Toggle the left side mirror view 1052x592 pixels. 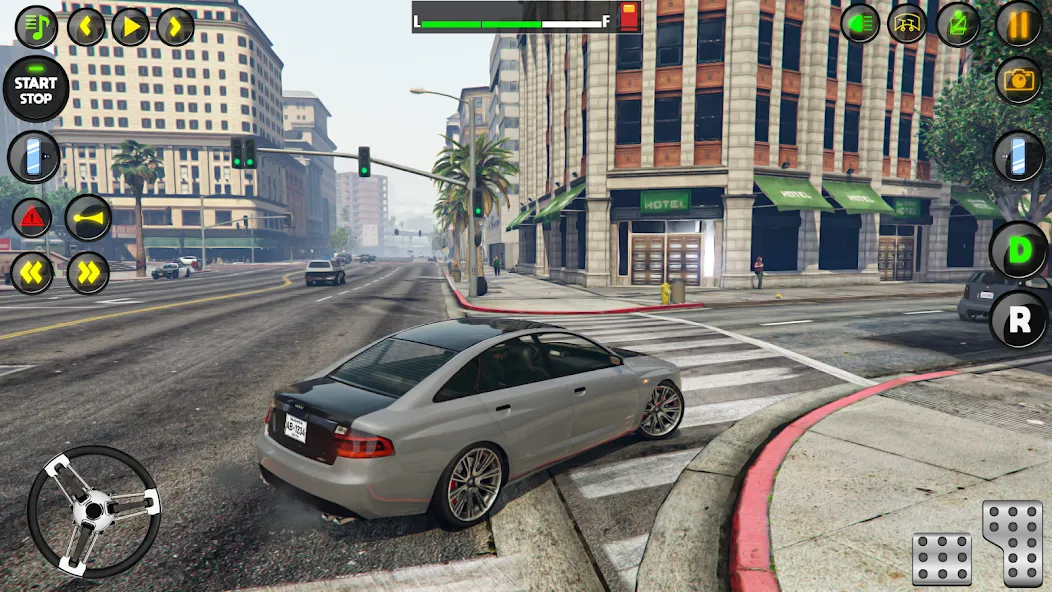pyautogui.click(x=34, y=157)
